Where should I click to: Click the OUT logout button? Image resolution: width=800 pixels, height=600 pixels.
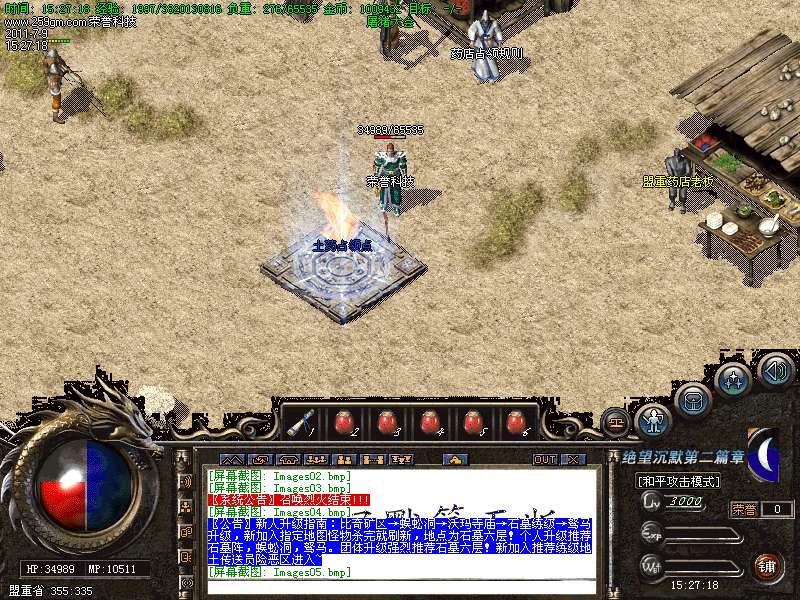(545, 460)
